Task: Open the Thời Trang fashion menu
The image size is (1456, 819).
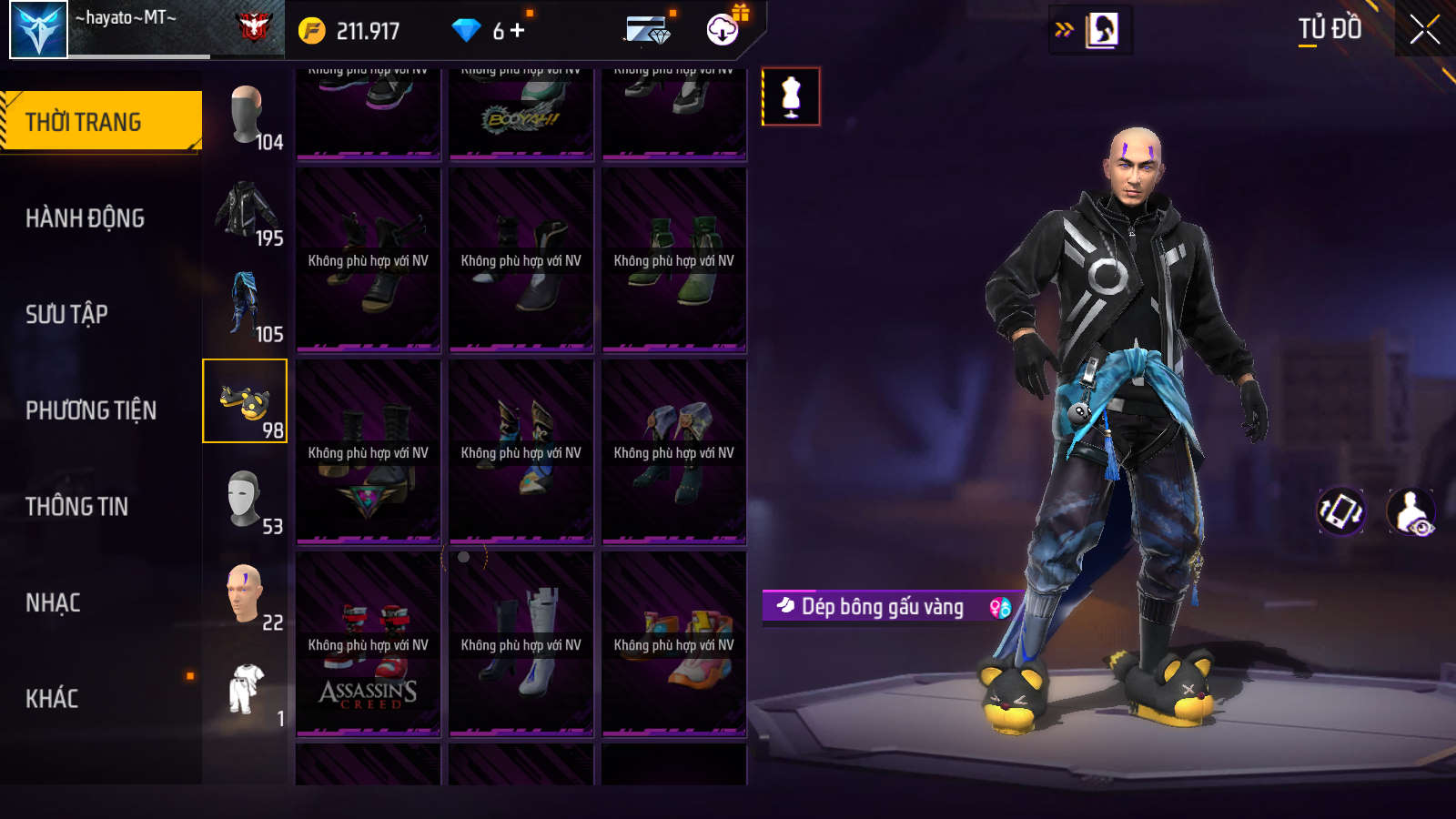Action: point(100,121)
